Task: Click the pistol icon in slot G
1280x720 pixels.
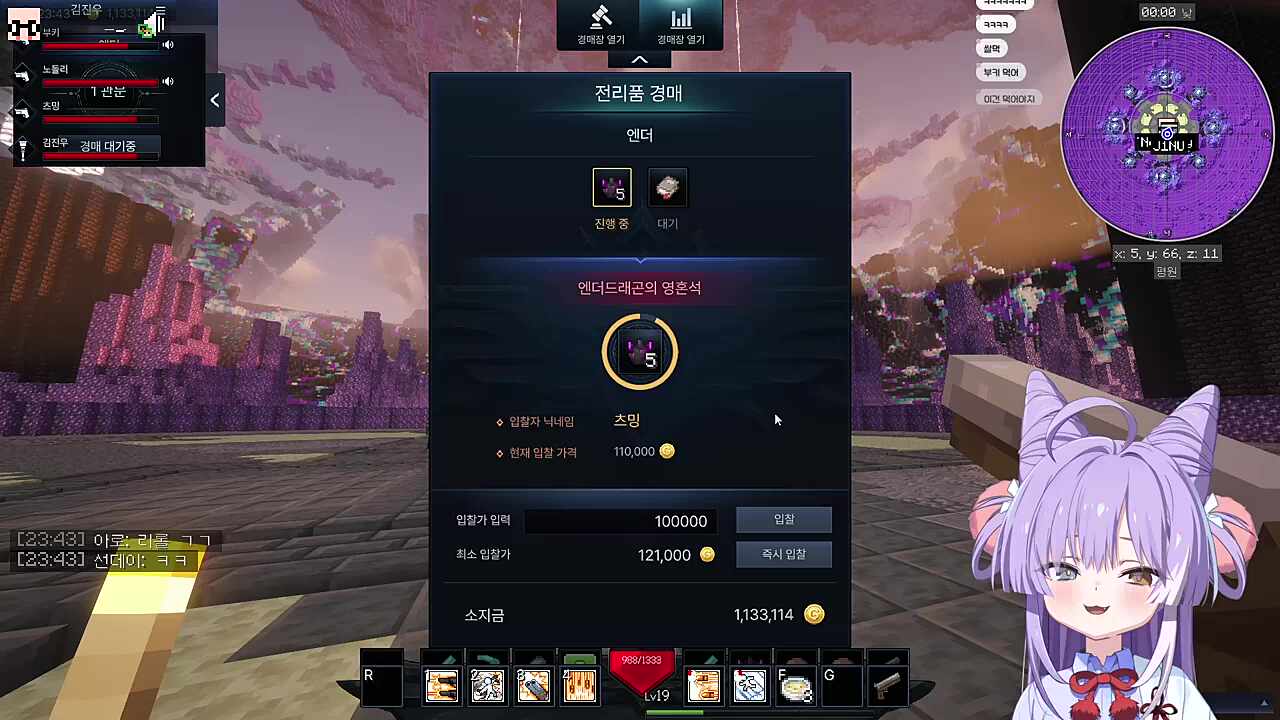Action: click(887, 685)
